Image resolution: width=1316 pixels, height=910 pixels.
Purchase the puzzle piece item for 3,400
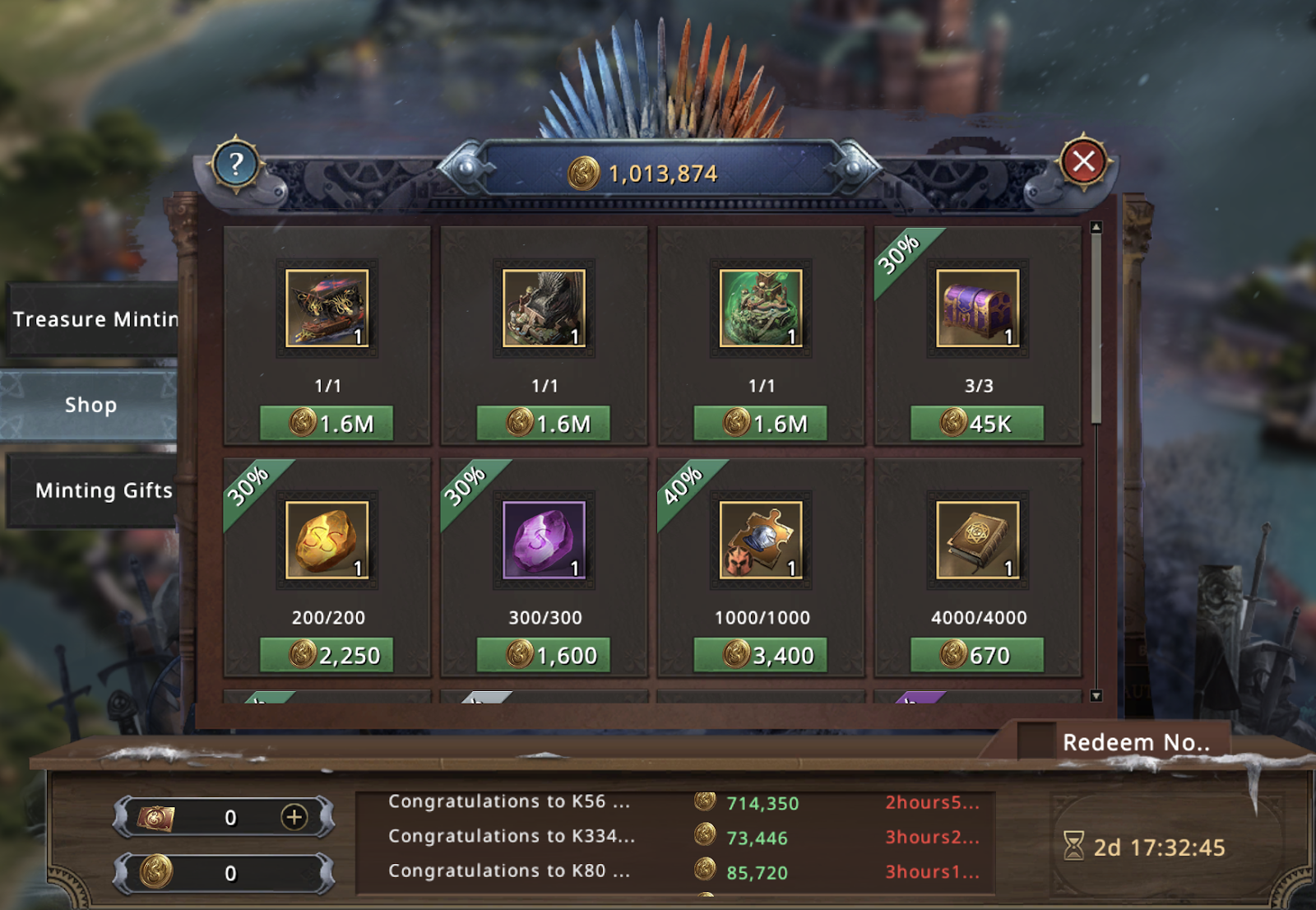760,656
